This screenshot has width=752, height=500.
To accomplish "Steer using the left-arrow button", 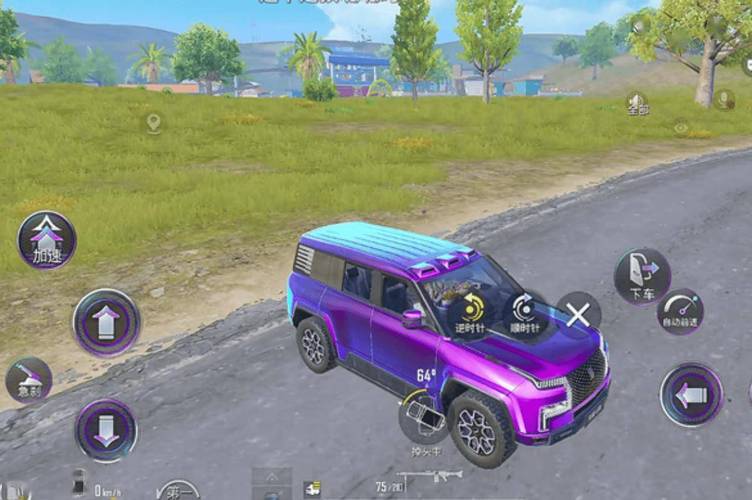I will click(691, 395).
